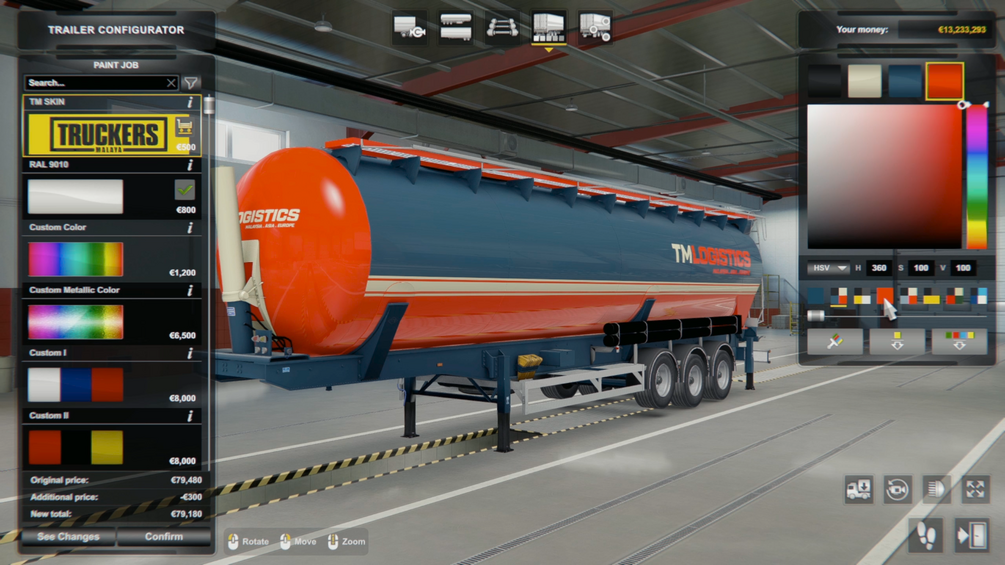Confirm the trailer paint job purchase

pyautogui.click(x=163, y=537)
